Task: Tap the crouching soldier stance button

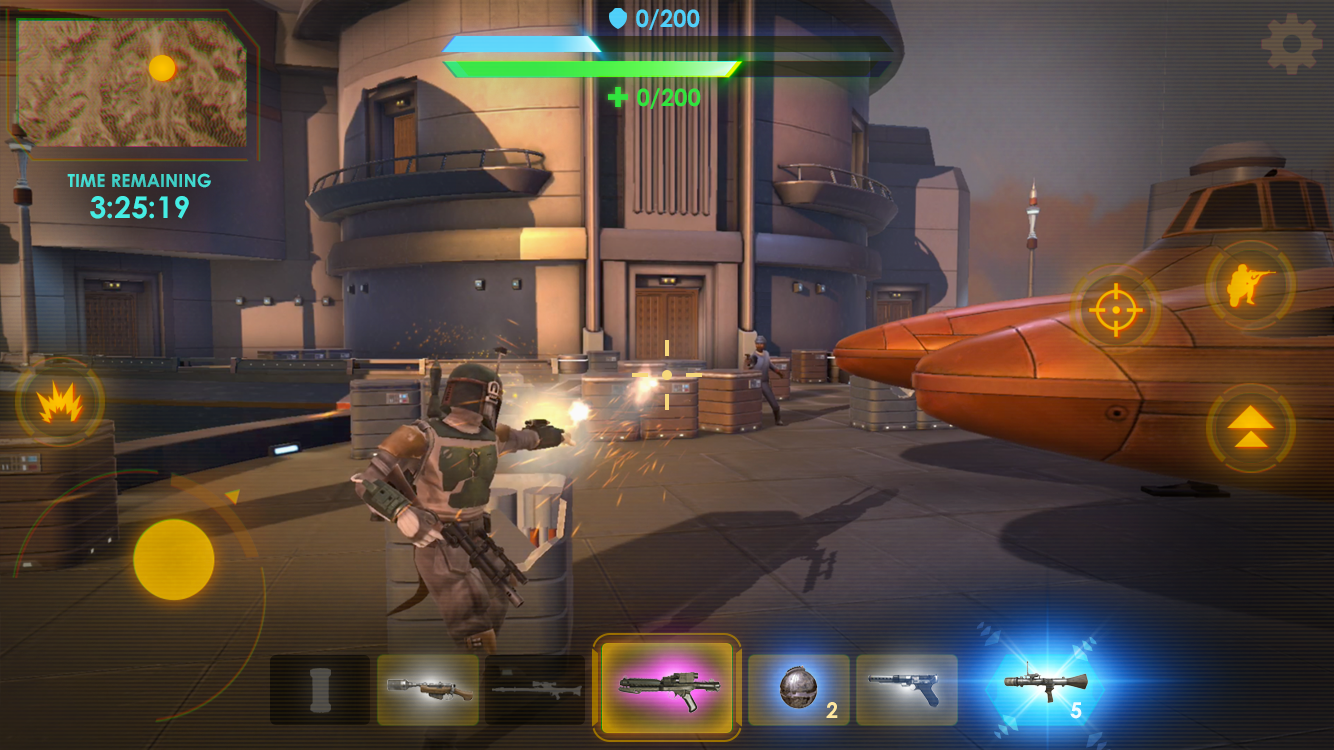Action: pyautogui.click(x=1250, y=285)
